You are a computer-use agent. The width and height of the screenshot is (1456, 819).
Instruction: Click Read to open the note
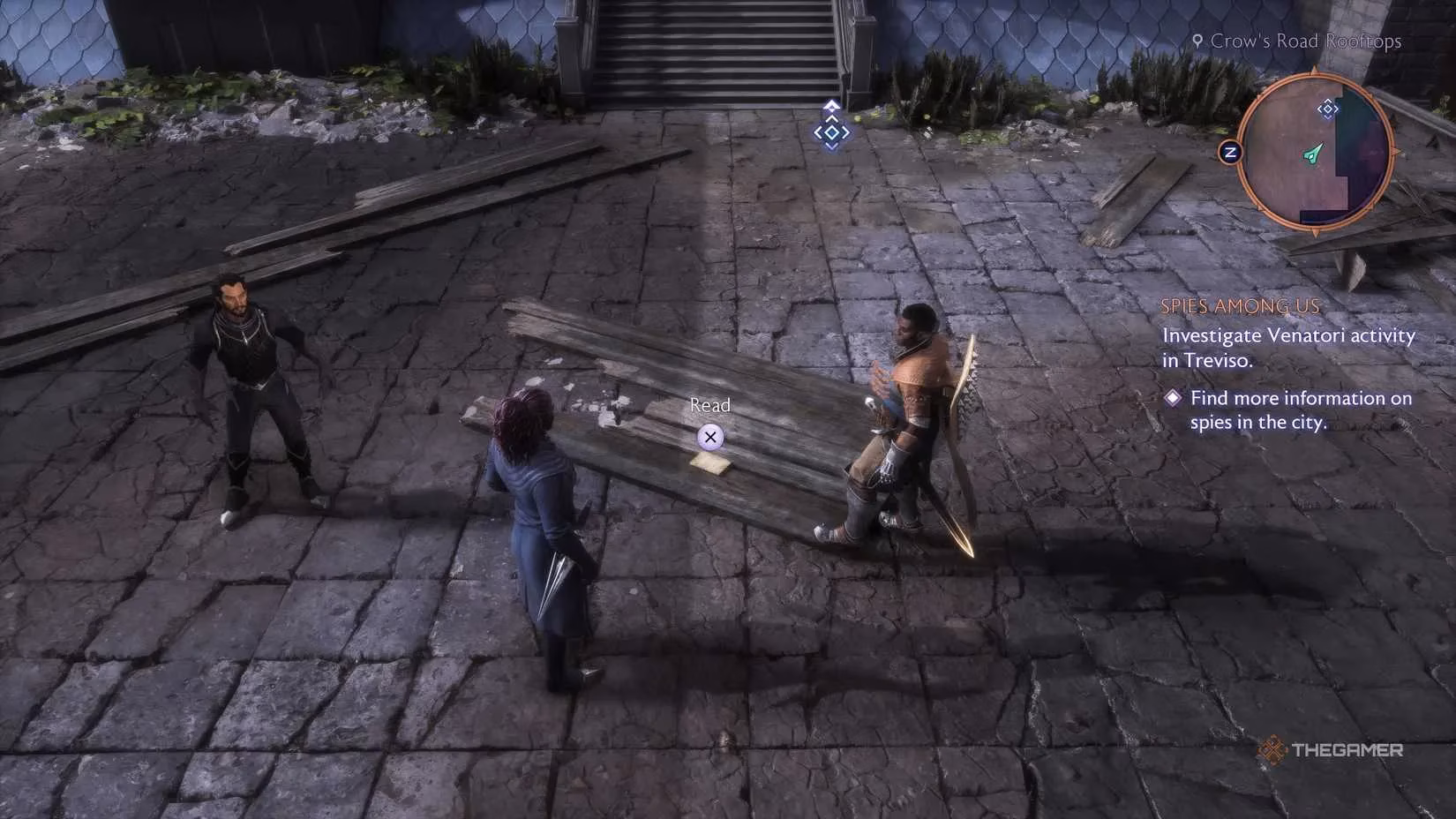coord(709,405)
